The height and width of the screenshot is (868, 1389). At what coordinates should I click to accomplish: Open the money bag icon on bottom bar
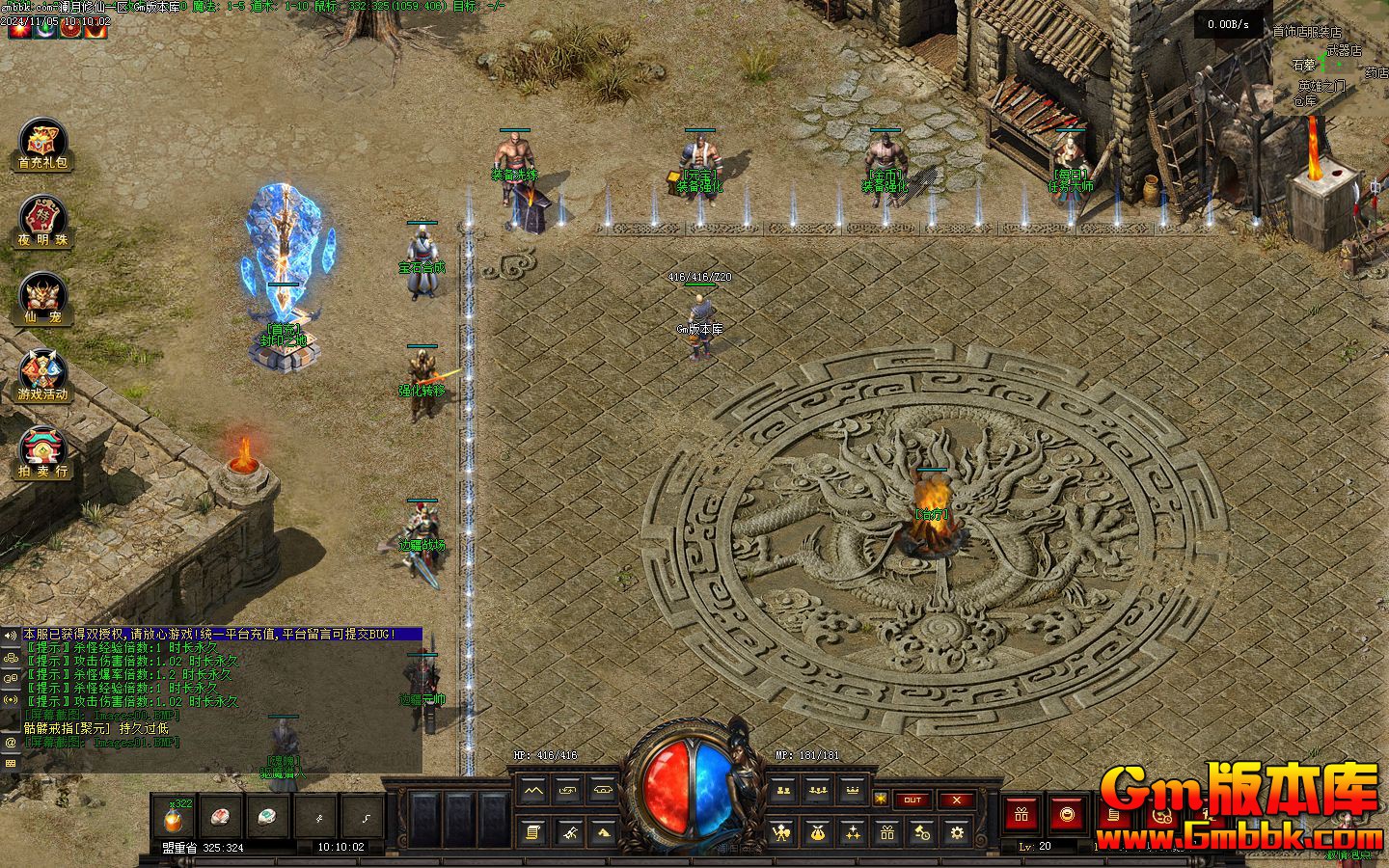click(817, 831)
